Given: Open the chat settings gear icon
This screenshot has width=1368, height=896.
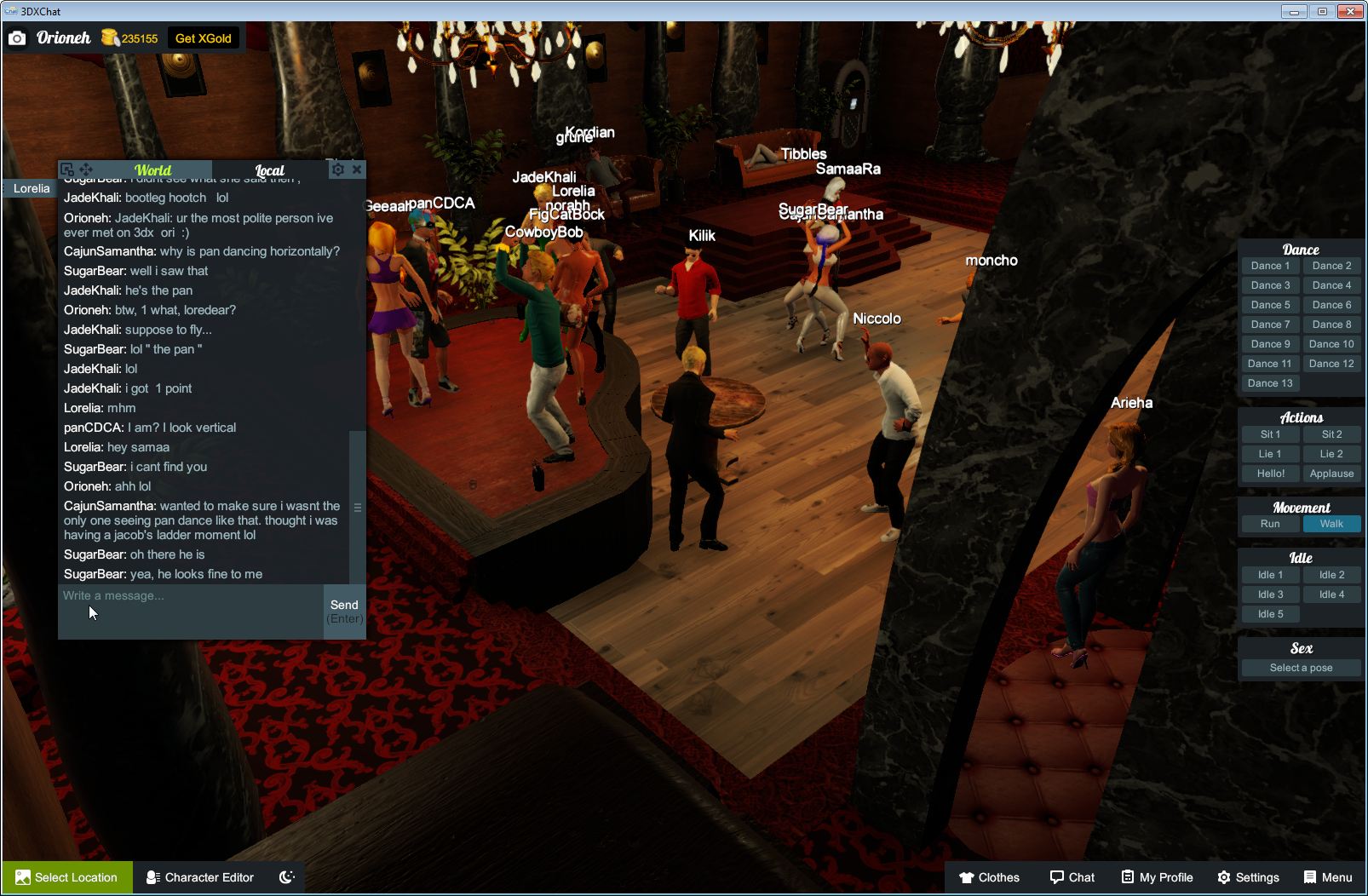Looking at the screenshot, I should [338, 169].
